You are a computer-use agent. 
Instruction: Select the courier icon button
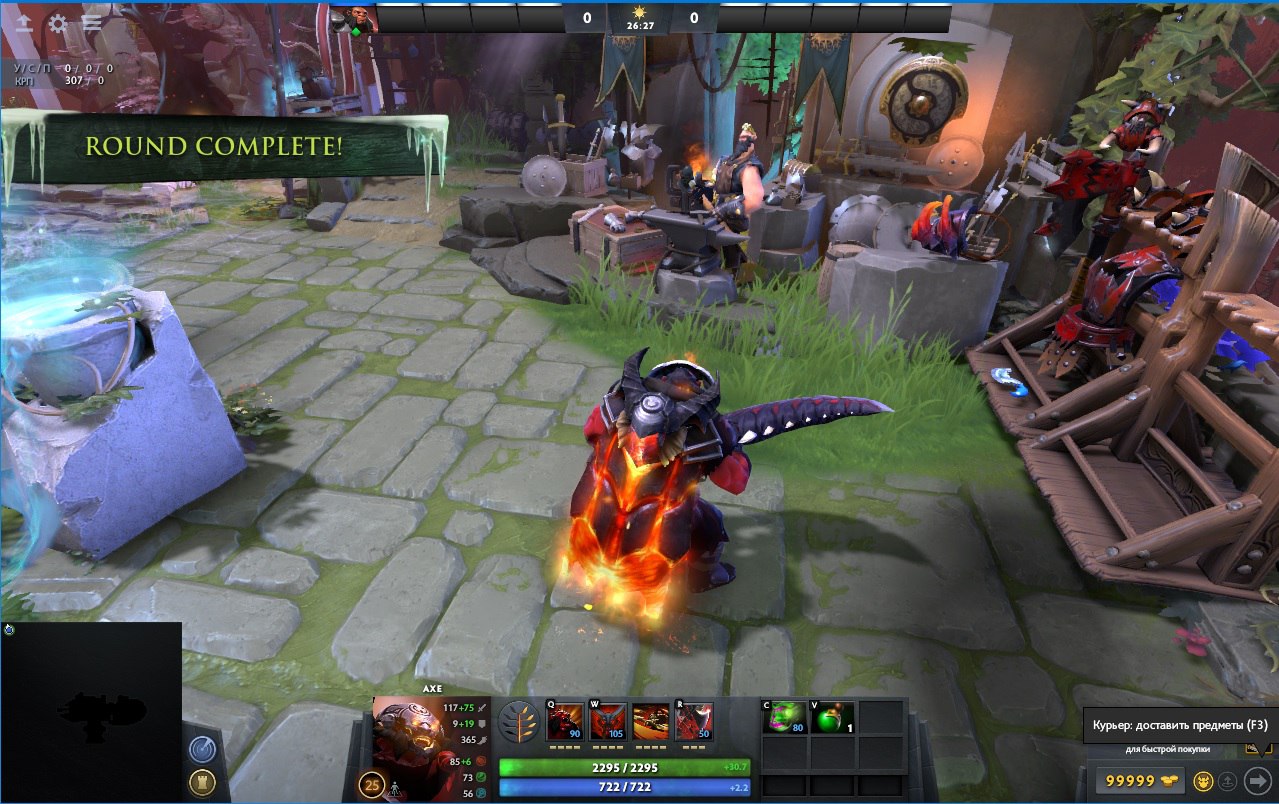1205,781
